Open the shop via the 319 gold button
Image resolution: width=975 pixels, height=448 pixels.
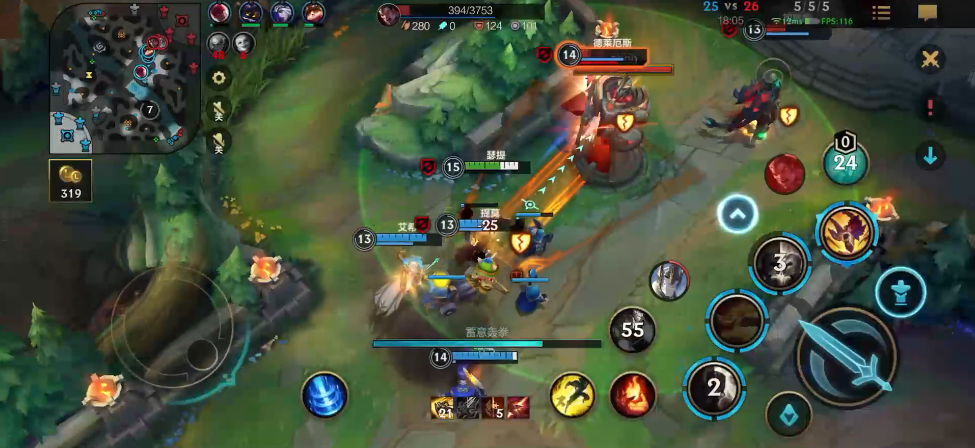pyautogui.click(x=71, y=181)
